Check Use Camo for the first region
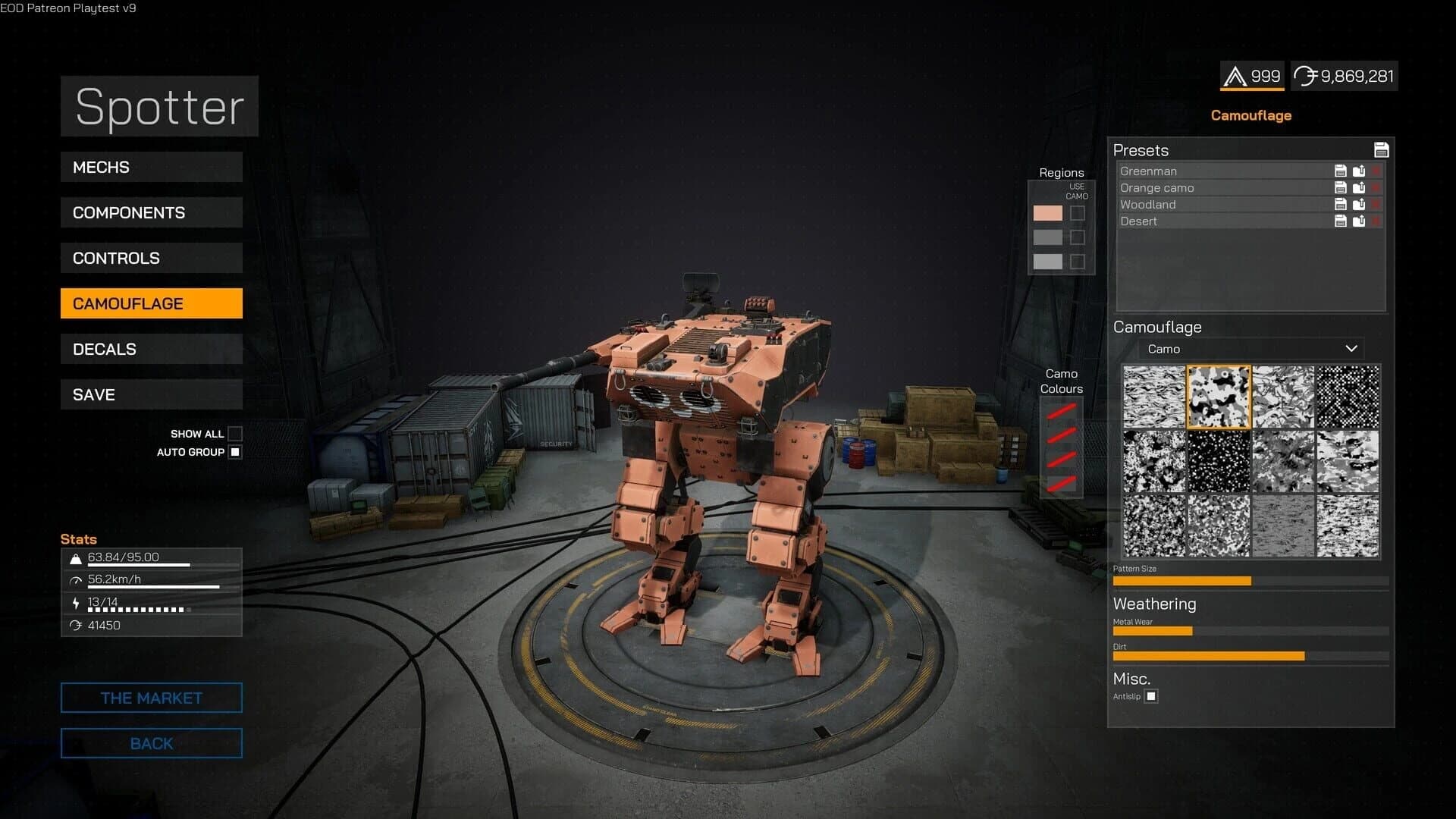The width and height of the screenshot is (1456, 819). tap(1076, 213)
